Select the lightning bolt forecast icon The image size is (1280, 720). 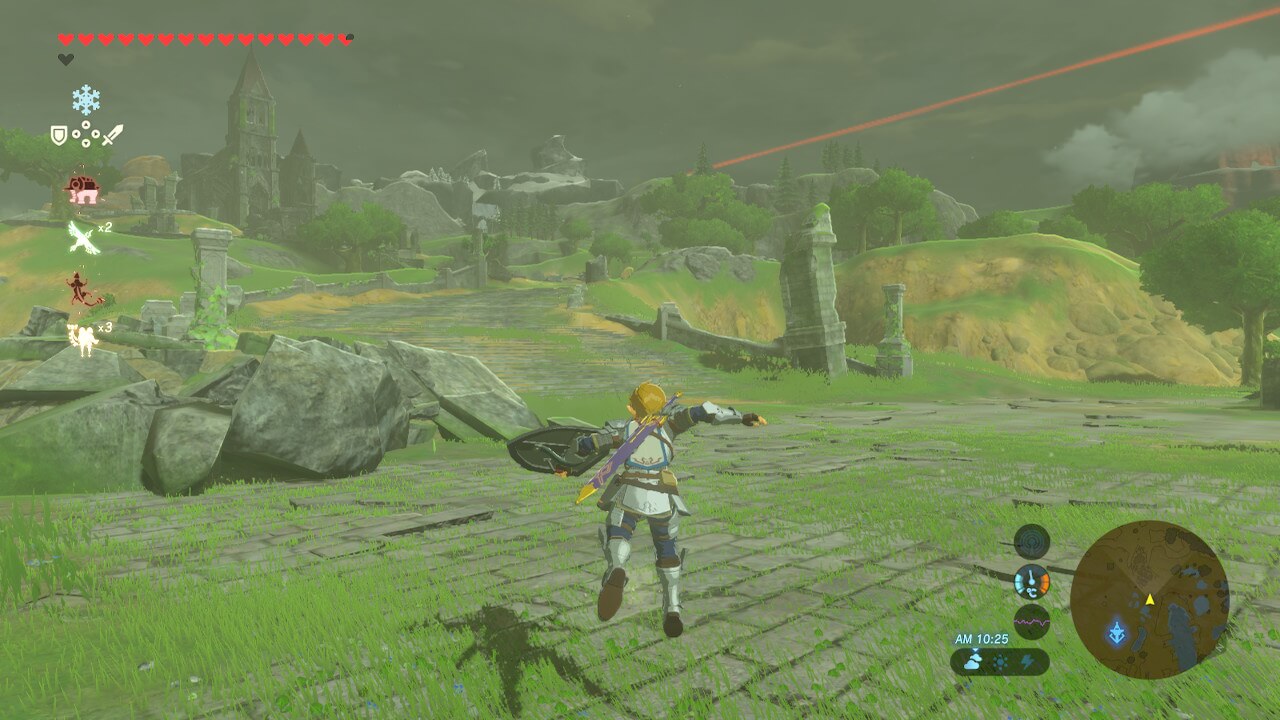(x=1027, y=662)
